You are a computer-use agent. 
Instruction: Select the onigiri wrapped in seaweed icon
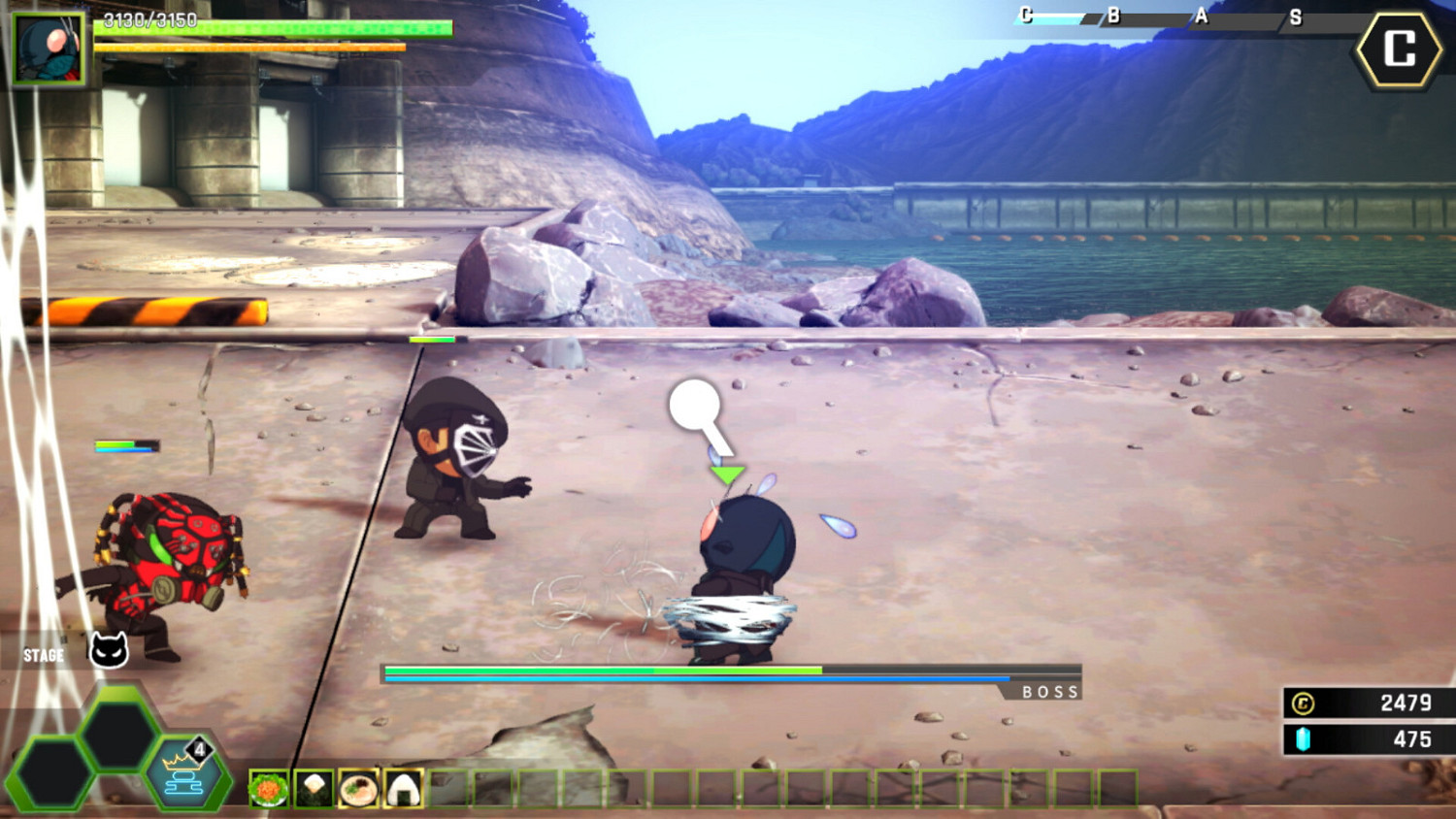(402, 788)
